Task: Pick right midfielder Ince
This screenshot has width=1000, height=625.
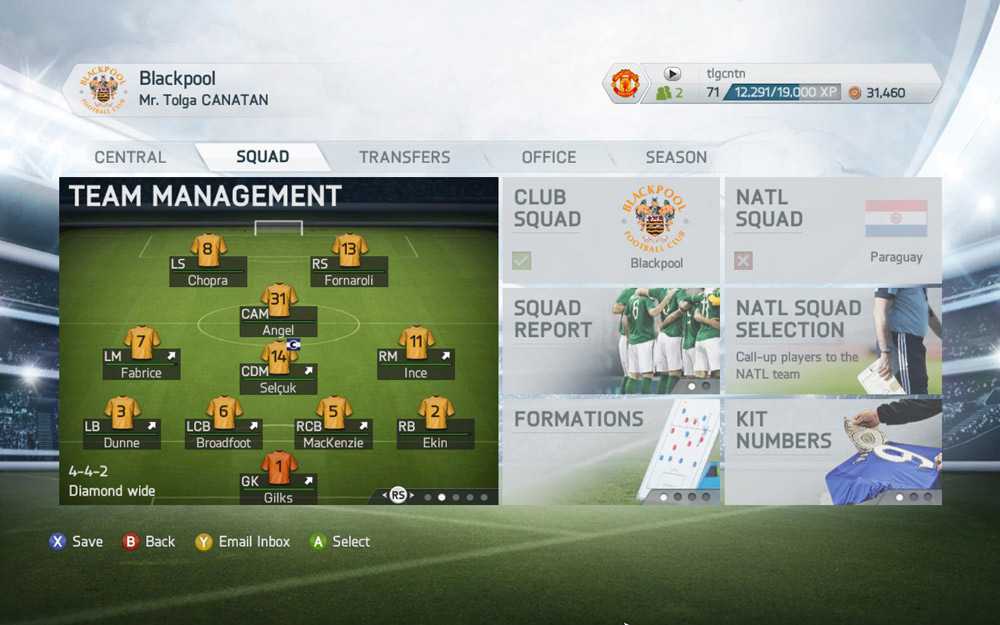Action: pos(416,343)
